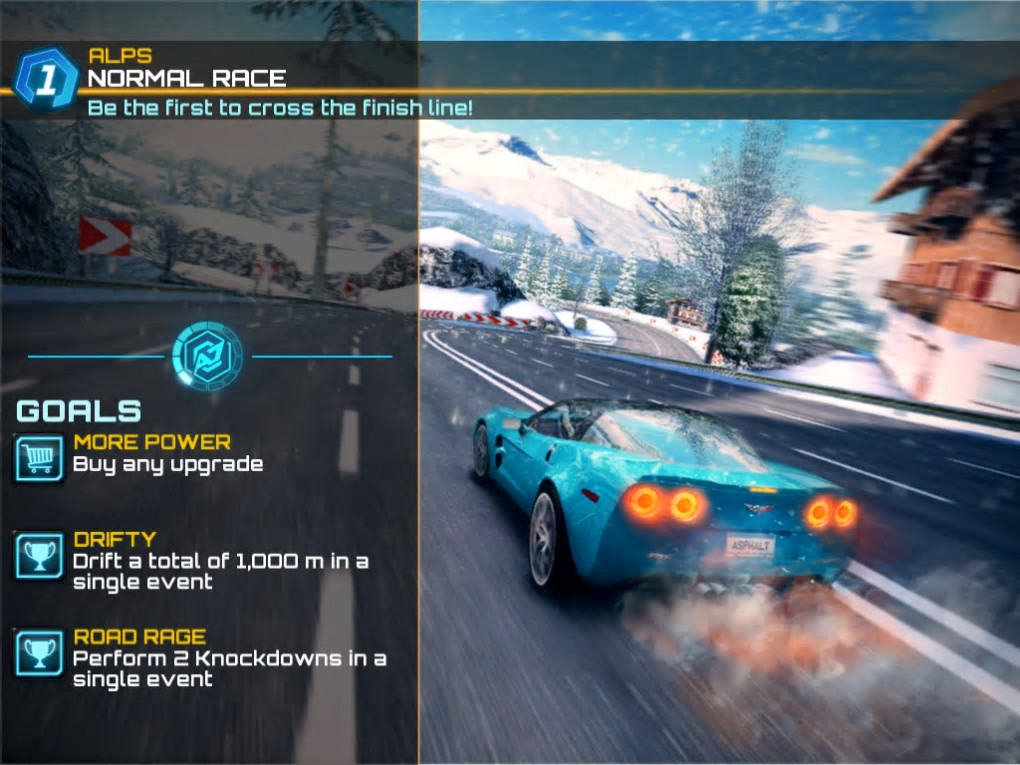Select the Alps Normal Race title
The height and width of the screenshot is (765, 1020).
187,77
